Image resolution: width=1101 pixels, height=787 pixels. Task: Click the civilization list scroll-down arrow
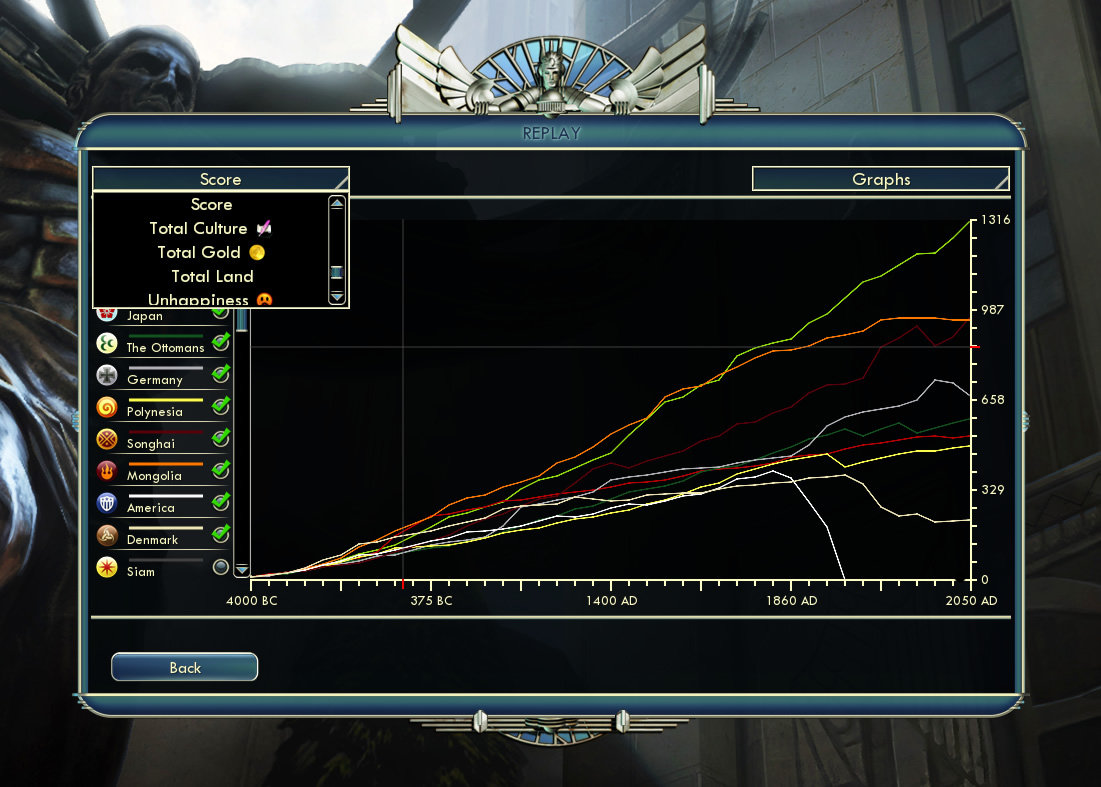tap(241, 569)
